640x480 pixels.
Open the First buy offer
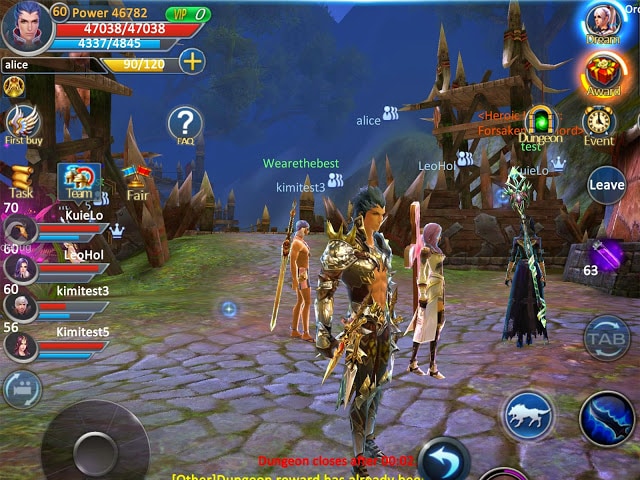(22, 122)
